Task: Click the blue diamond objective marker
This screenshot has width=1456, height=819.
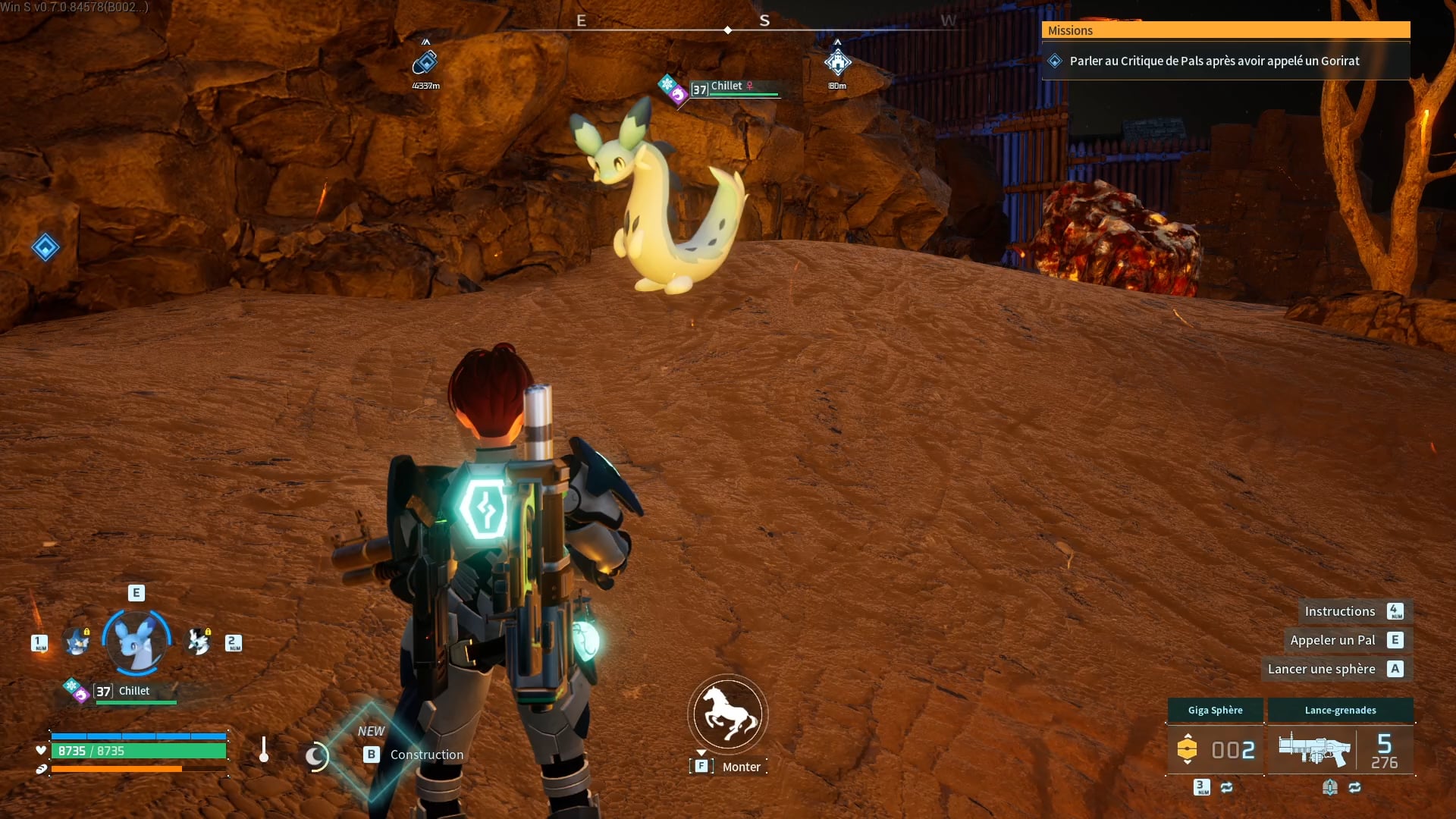Action: (45, 247)
